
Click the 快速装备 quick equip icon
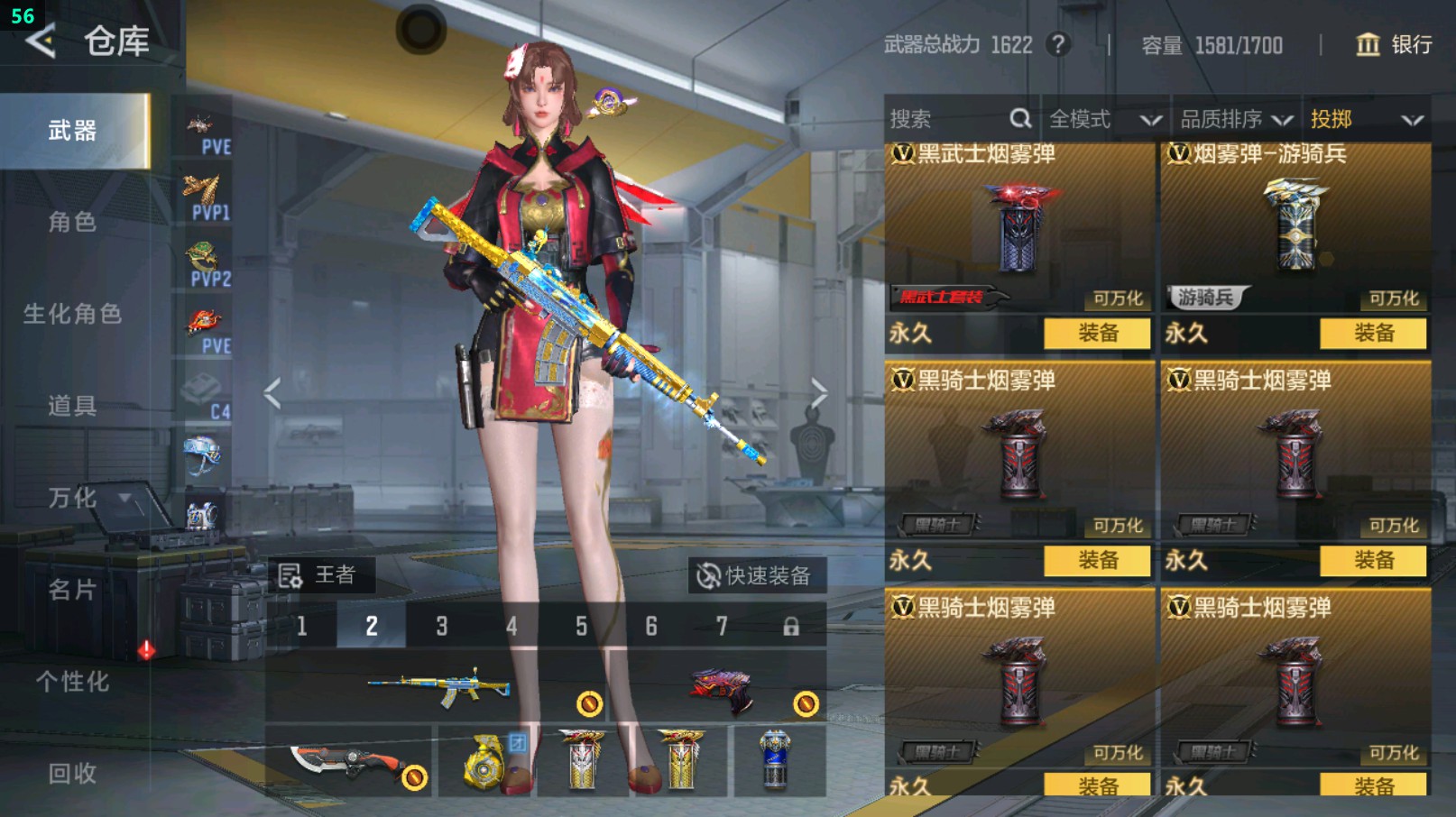tap(706, 574)
